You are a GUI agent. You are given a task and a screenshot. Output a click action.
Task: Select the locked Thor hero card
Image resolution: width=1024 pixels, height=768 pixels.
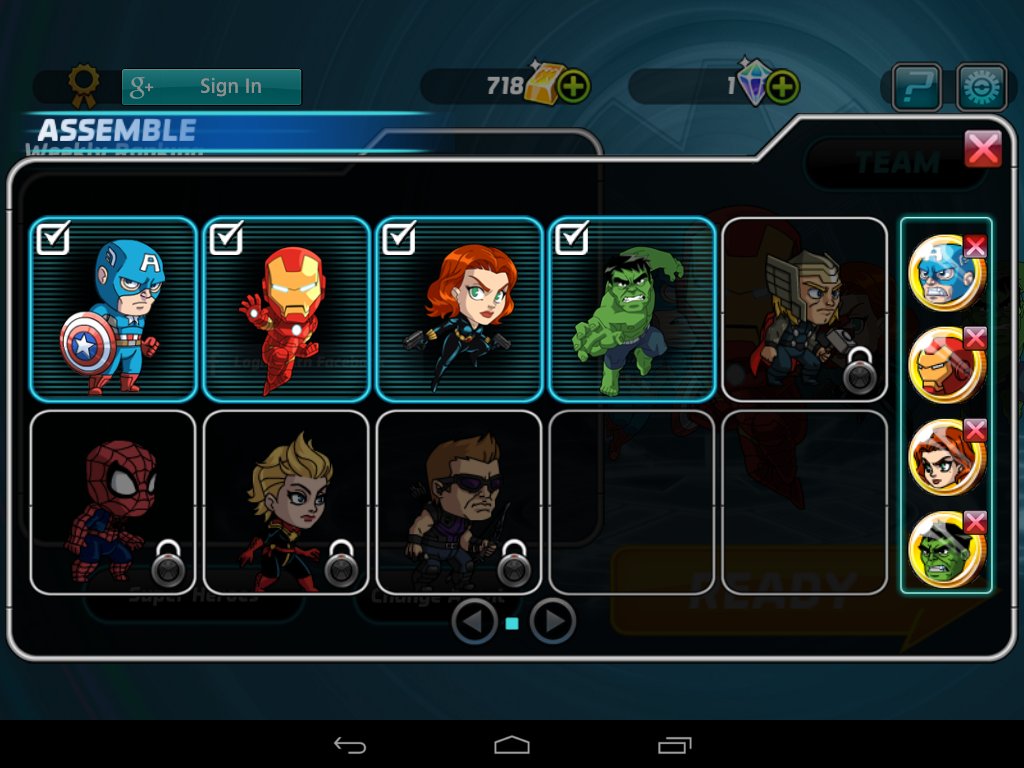(x=804, y=309)
